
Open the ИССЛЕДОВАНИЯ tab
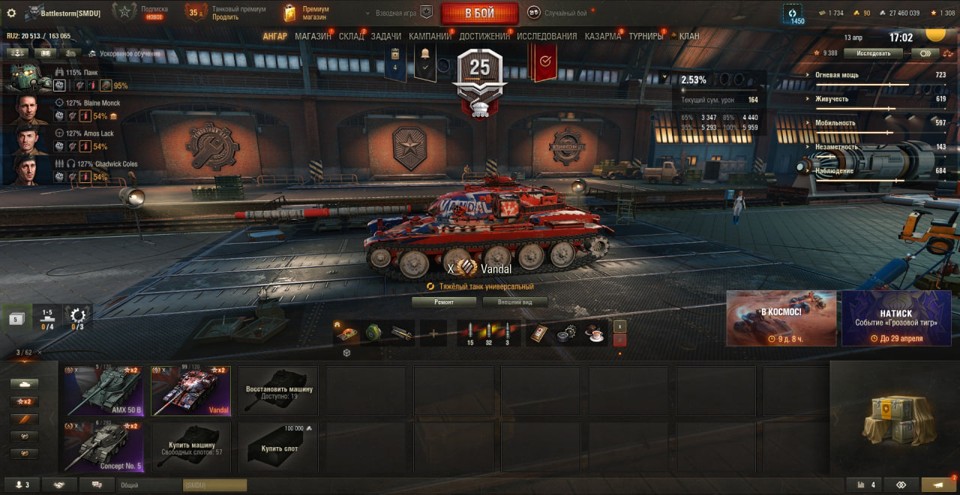[546, 36]
